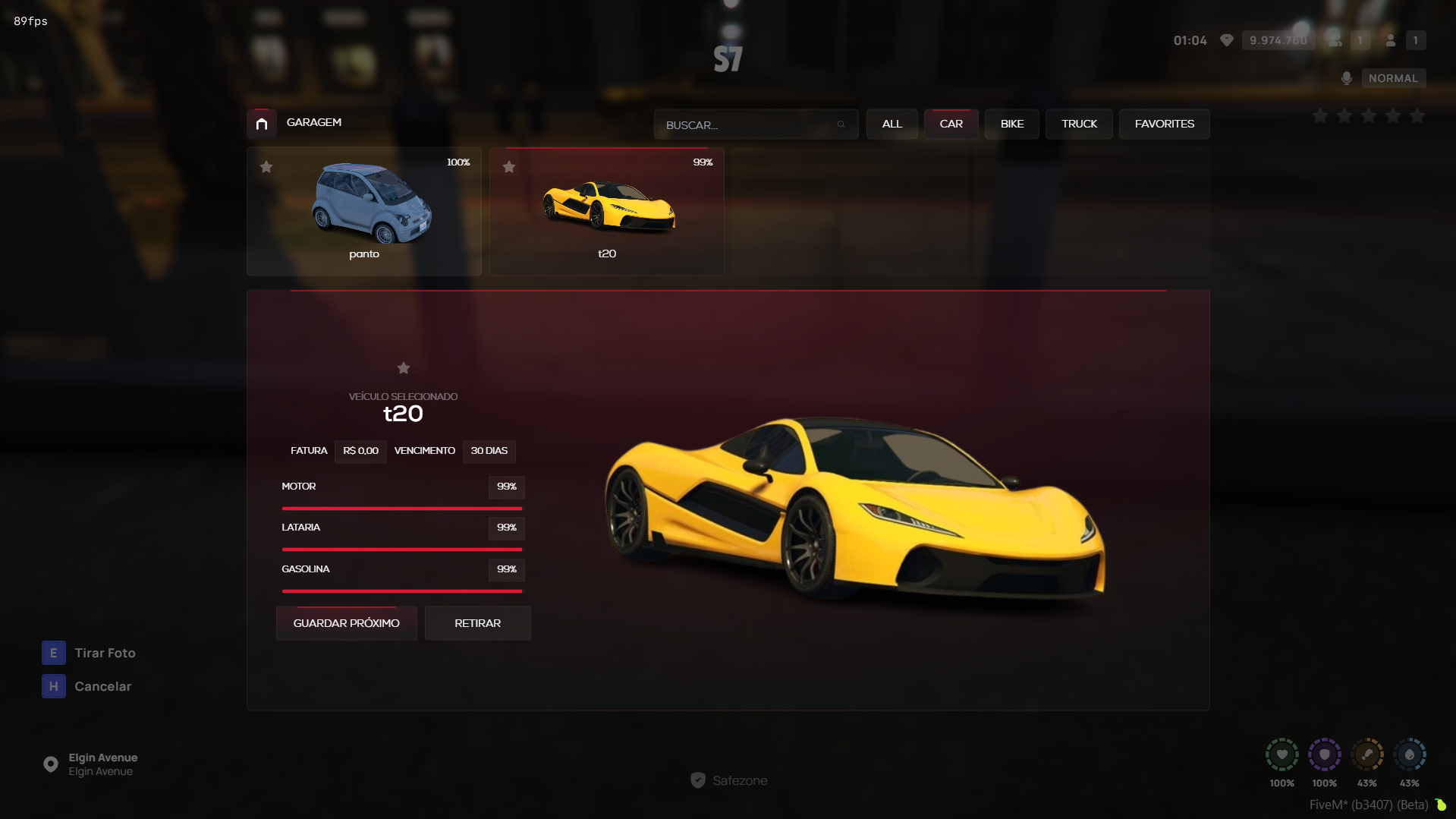
Task: Select the t20 vehicle card
Action: (607, 211)
